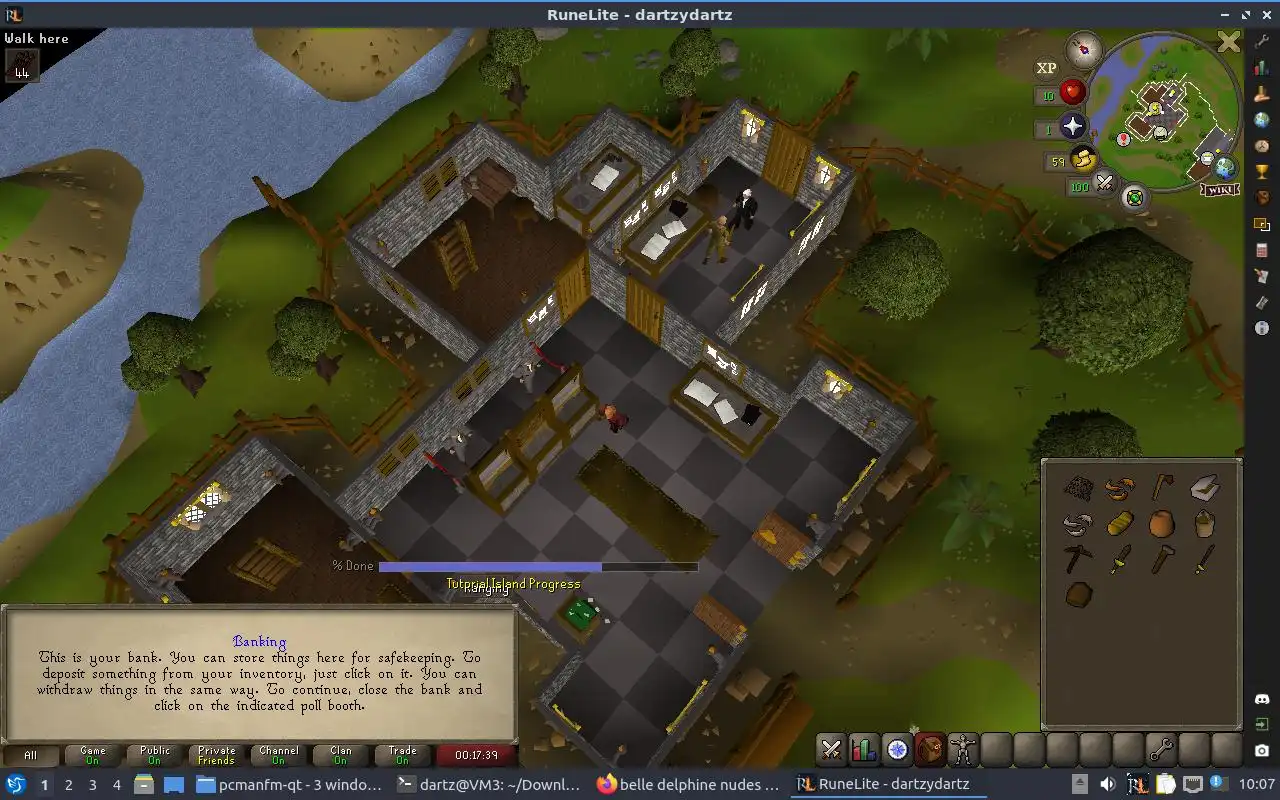1280x800 pixels.
Task: Toggle the XP drops orb
Action: point(1046,68)
